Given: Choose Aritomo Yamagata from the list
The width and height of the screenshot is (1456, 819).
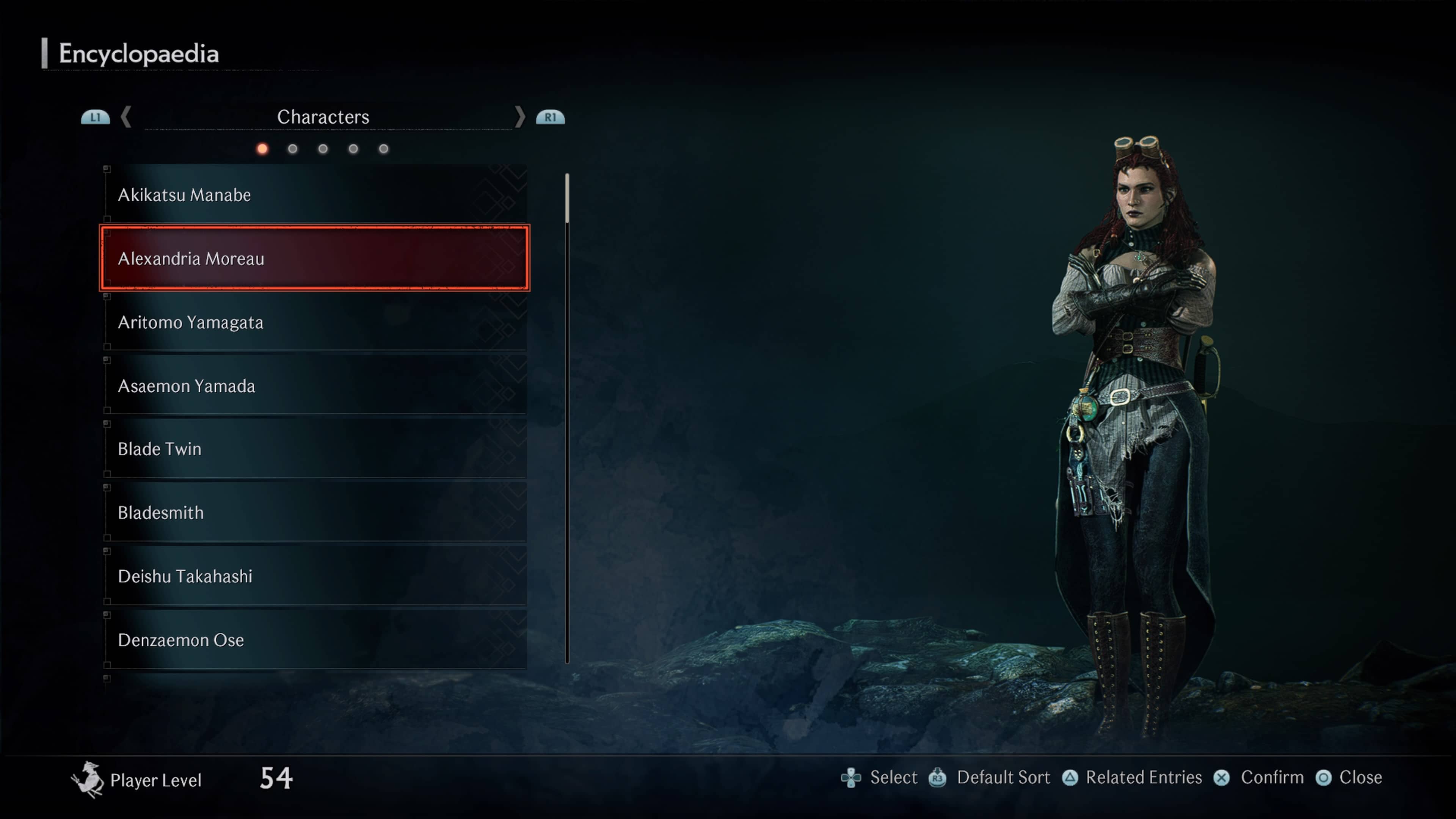Looking at the screenshot, I should click(x=314, y=322).
